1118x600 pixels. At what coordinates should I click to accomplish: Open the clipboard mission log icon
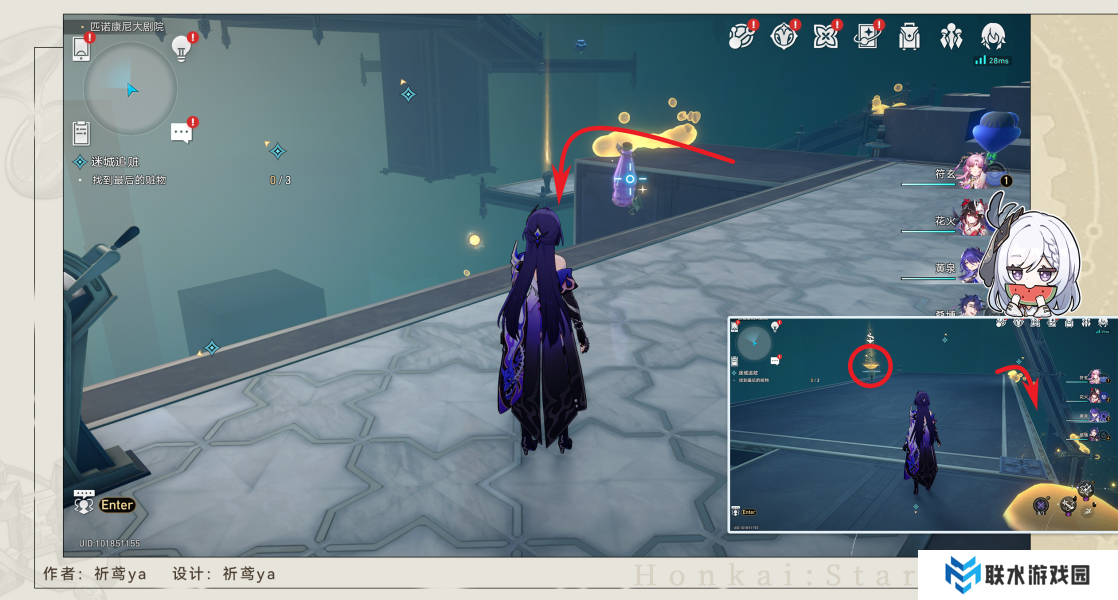point(82,132)
